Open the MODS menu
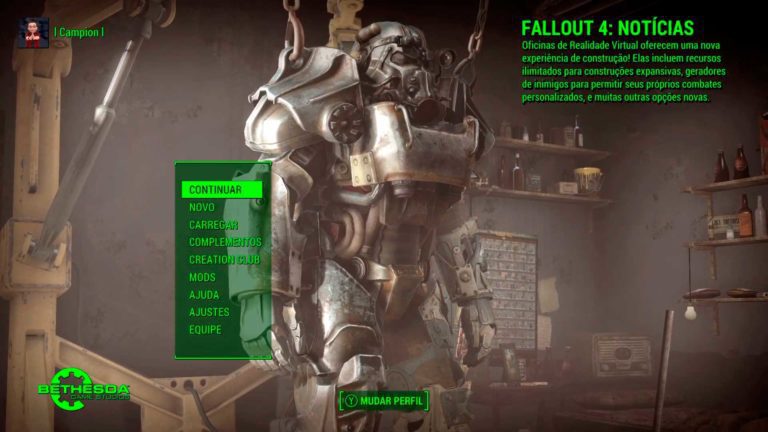The height and width of the screenshot is (432, 768). pyautogui.click(x=202, y=277)
